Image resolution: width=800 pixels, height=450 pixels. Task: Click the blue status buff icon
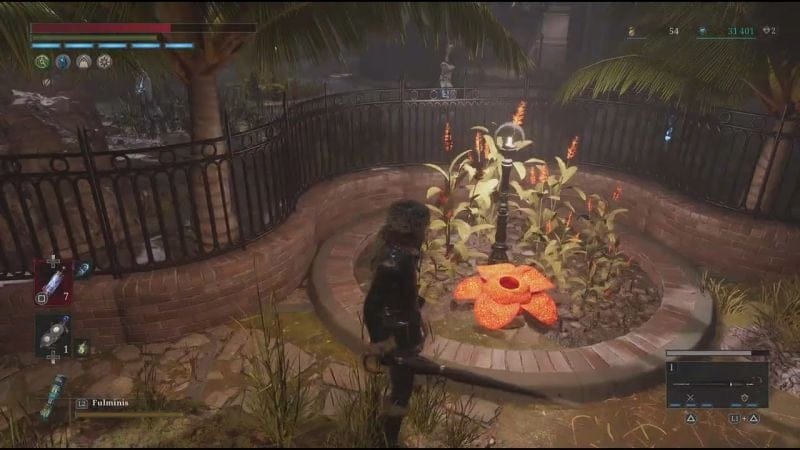pos(63,61)
